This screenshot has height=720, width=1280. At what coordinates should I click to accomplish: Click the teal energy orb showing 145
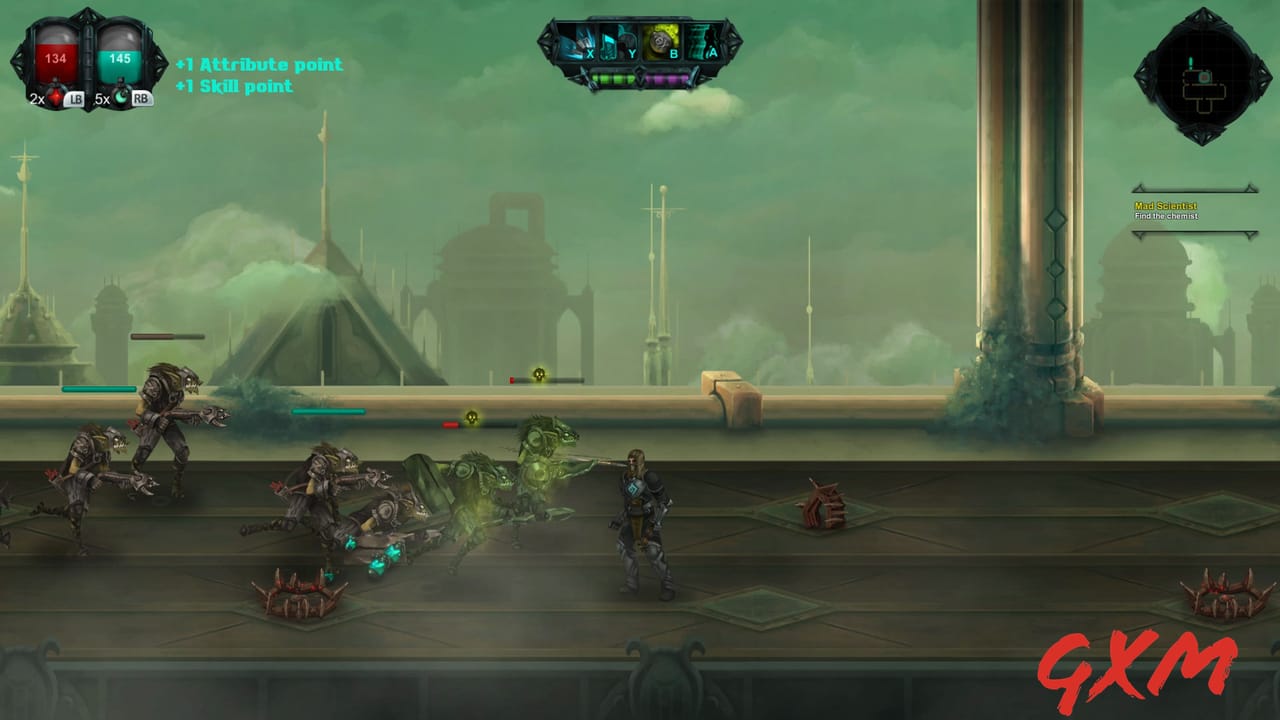pos(118,58)
